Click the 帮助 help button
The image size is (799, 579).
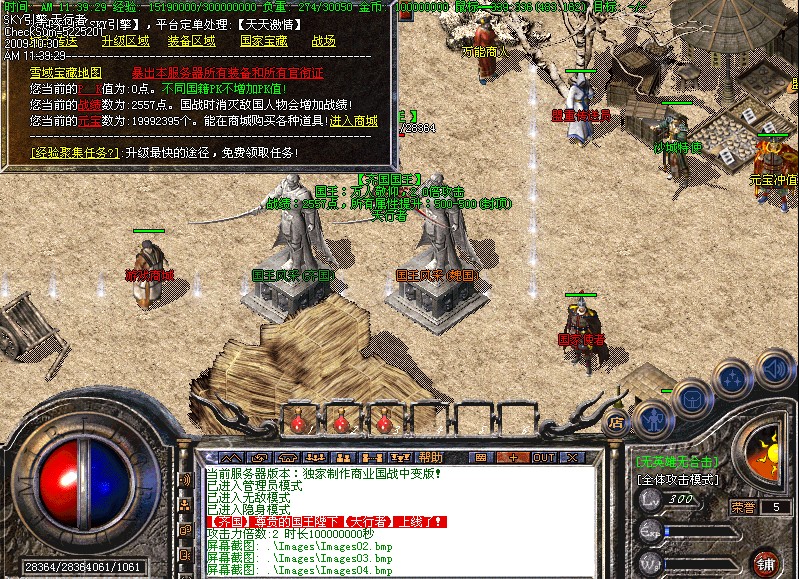431,457
